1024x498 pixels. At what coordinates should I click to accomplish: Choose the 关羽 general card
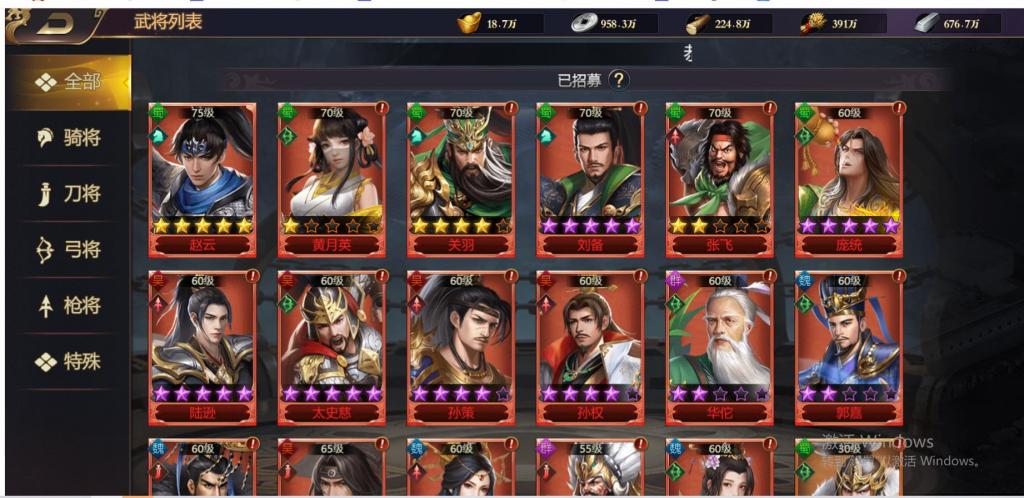coord(461,177)
